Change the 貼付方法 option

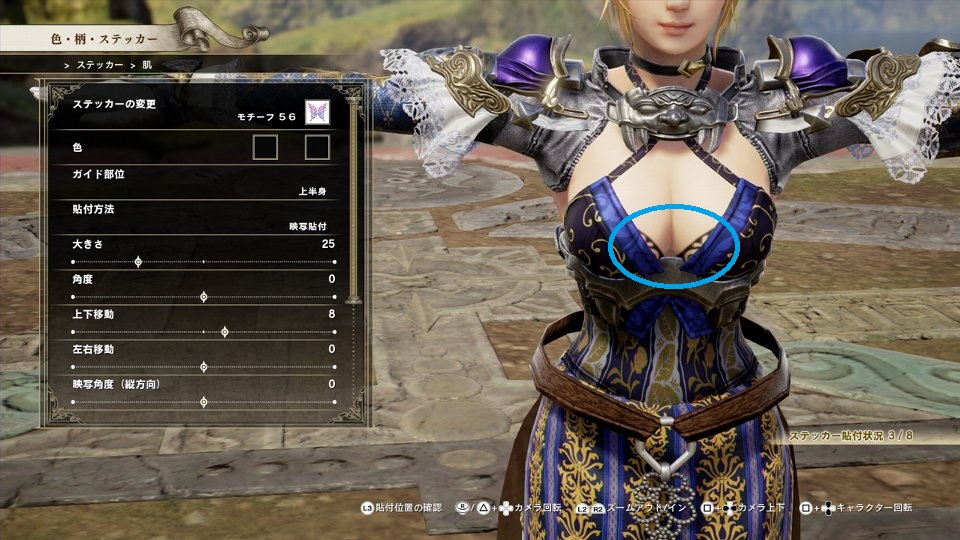(200, 217)
